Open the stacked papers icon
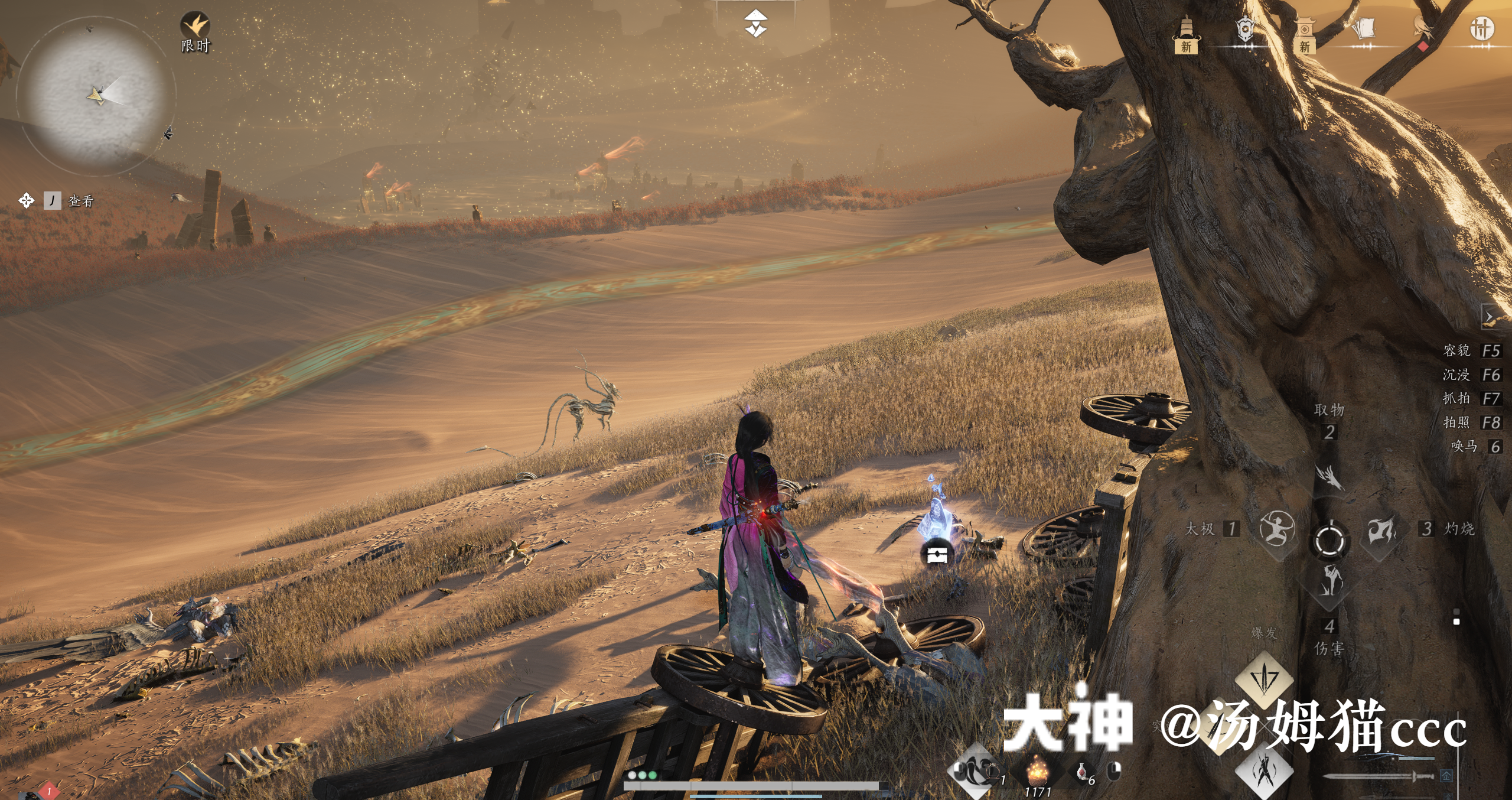Screen dimensions: 1512x800 (1363, 28)
